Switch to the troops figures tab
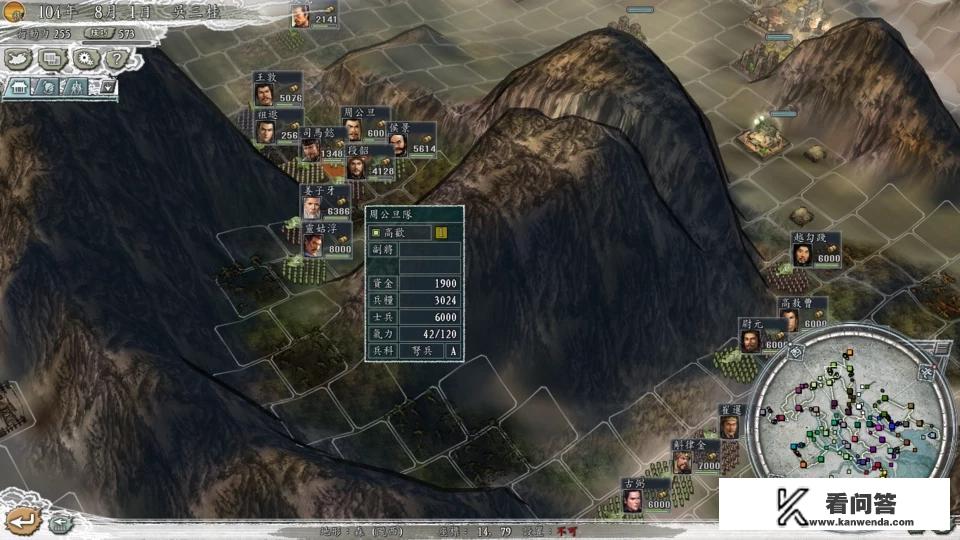 [74, 87]
